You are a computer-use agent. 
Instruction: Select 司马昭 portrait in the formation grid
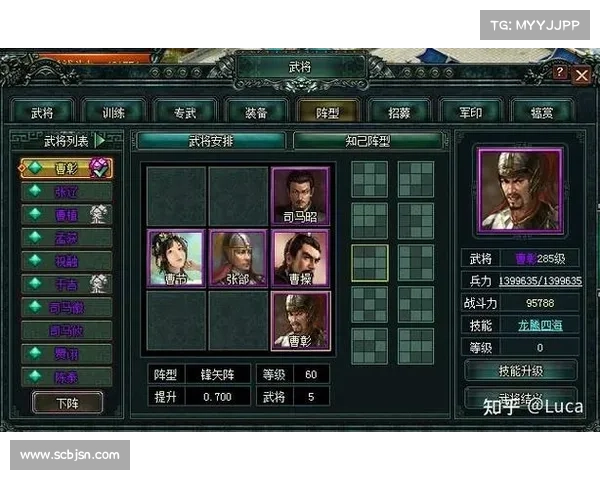[x=301, y=195]
